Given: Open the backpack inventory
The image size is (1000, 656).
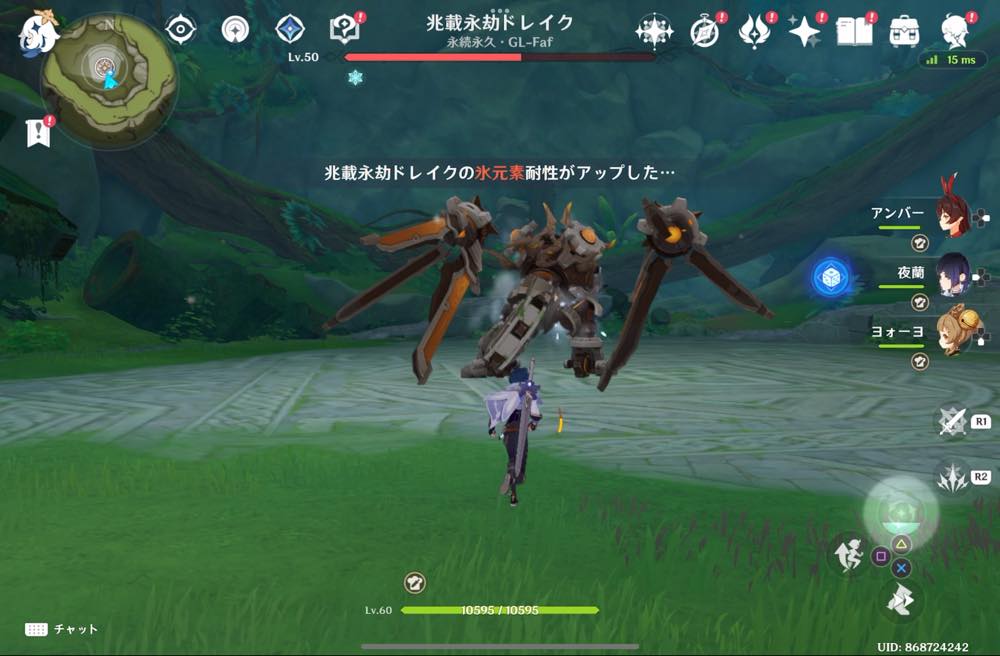Looking at the screenshot, I should click(x=905, y=32).
